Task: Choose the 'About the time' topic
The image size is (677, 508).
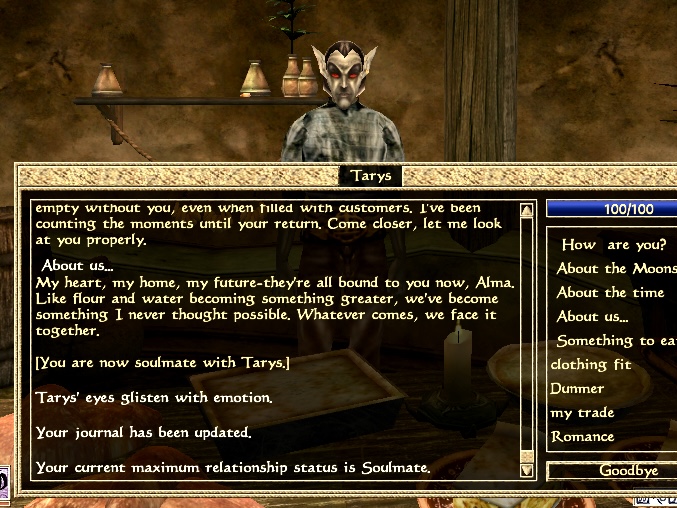Action: click(x=610, y=292)
